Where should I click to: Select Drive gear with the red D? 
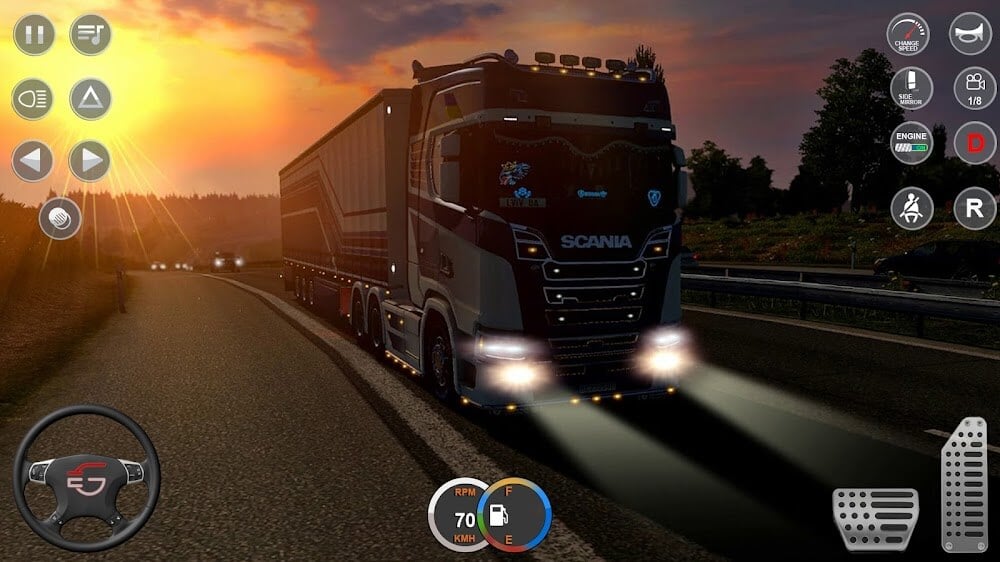[974, 143]
